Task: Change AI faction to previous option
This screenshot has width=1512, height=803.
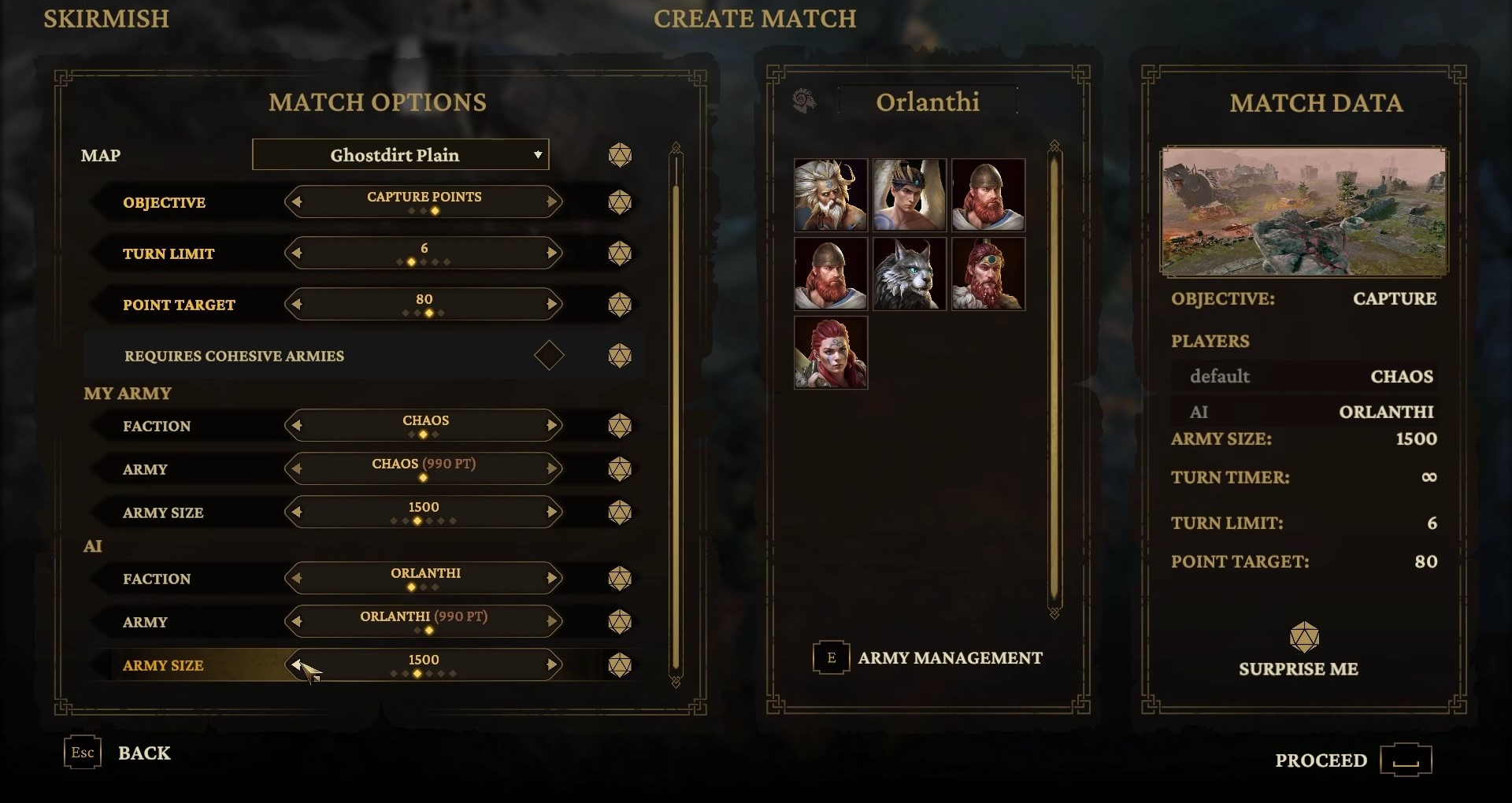Action: 296,579
